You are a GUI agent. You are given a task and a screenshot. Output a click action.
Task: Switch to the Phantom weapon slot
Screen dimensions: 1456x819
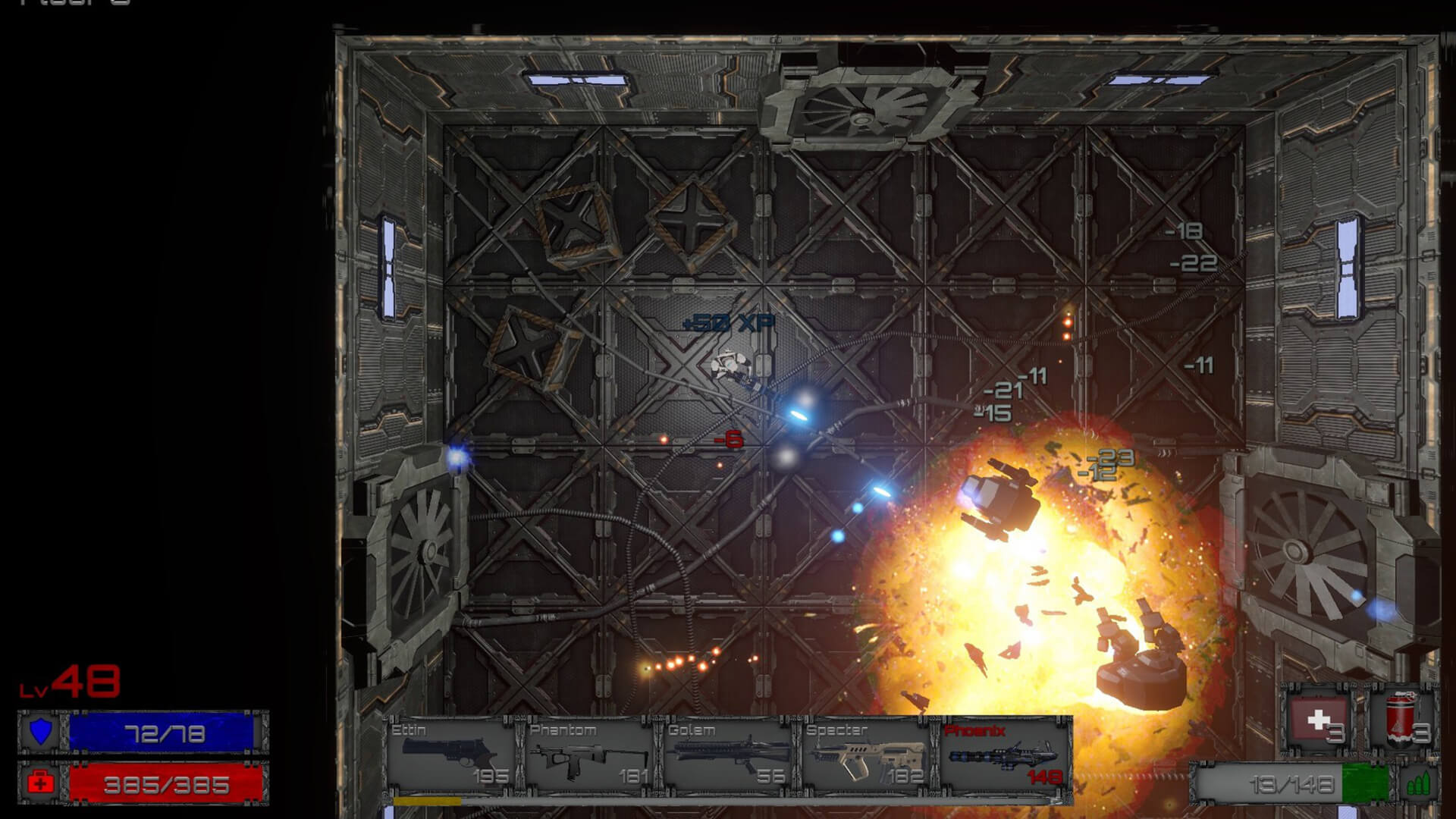588,755
